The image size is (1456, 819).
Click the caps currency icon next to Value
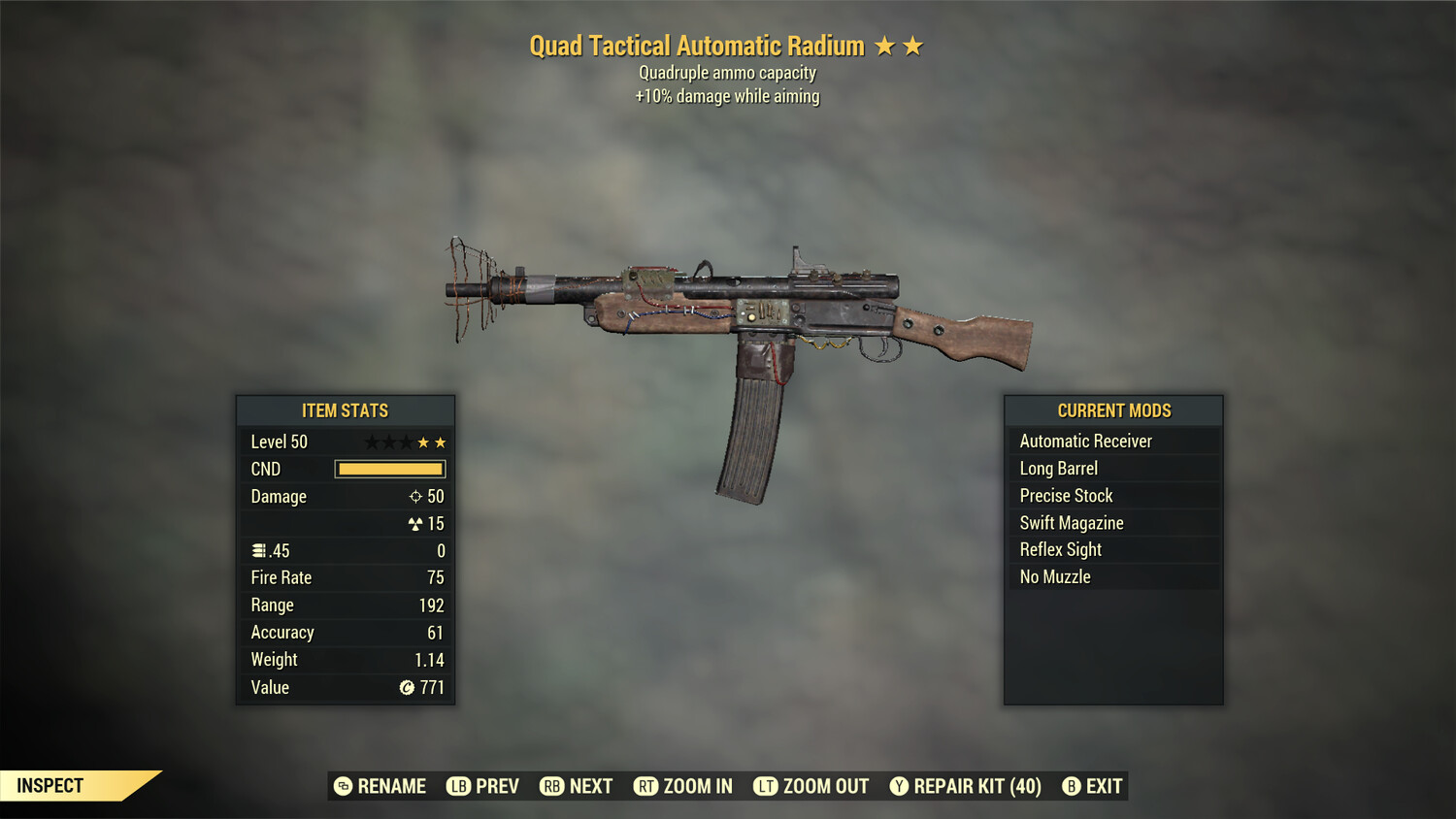(407, 687)
